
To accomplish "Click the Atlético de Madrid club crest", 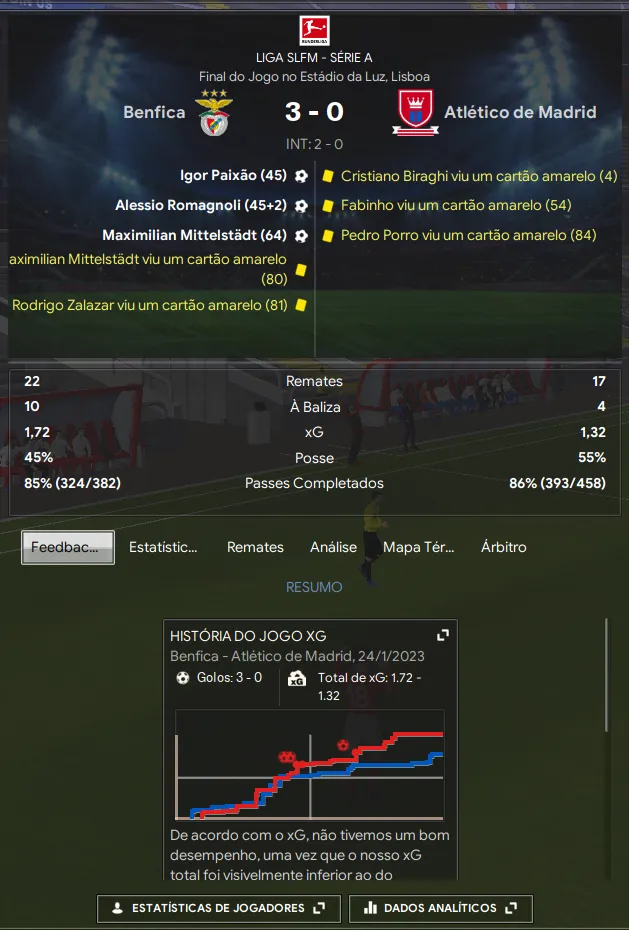I will click(411, 112).
